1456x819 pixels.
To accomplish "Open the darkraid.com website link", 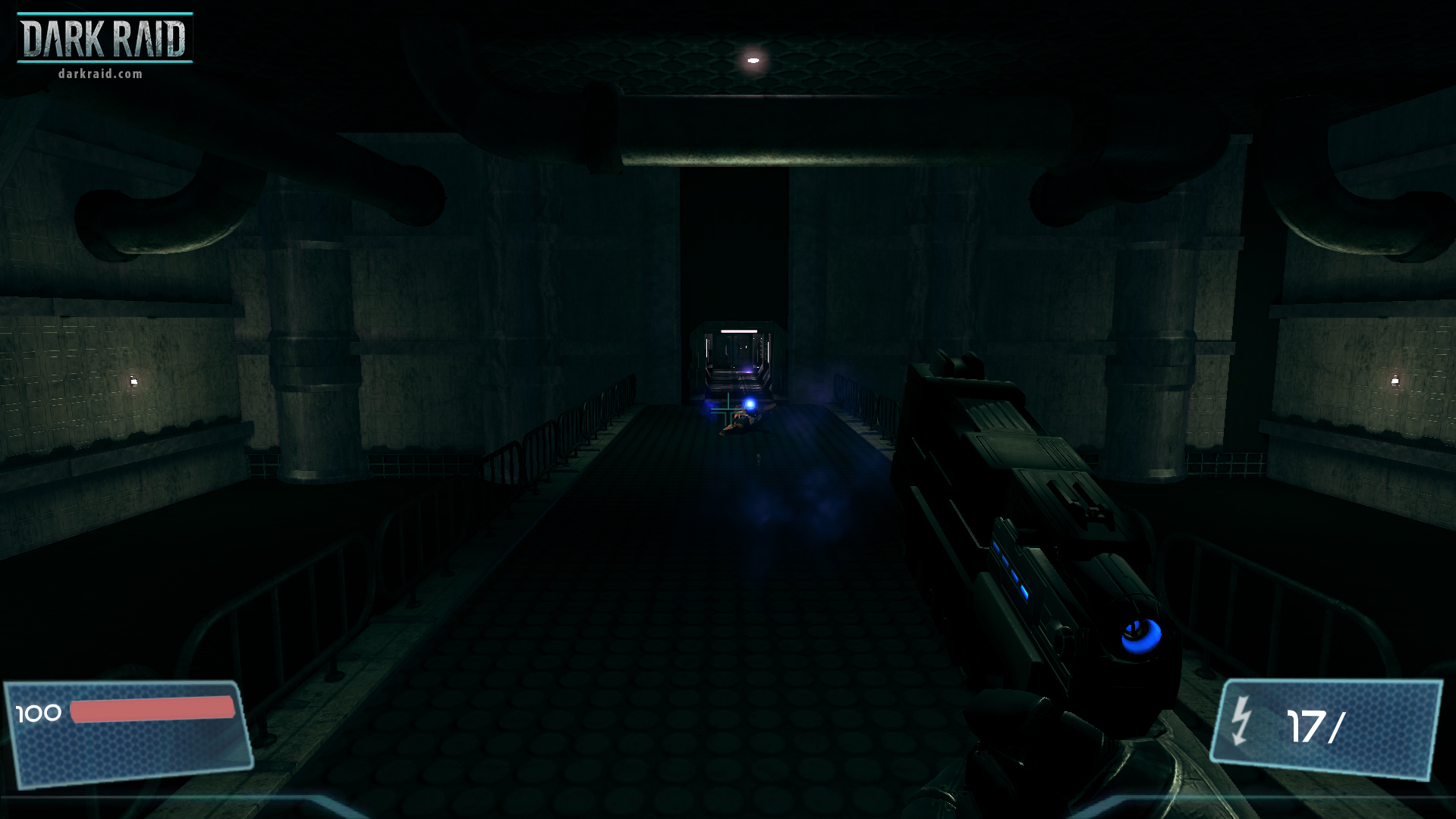I will [99, 75].
